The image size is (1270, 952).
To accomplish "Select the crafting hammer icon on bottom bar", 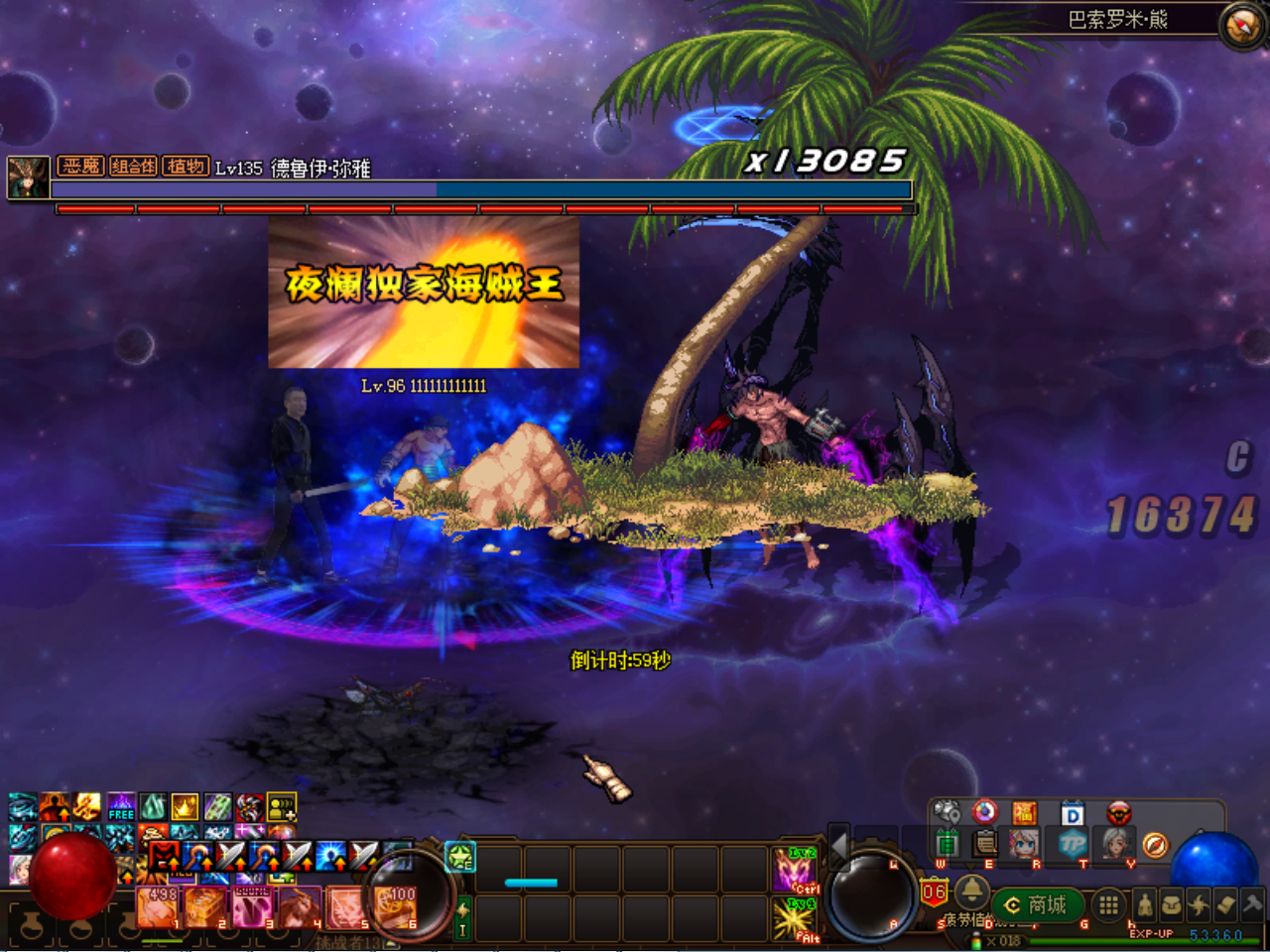I will pos(1252,904).
